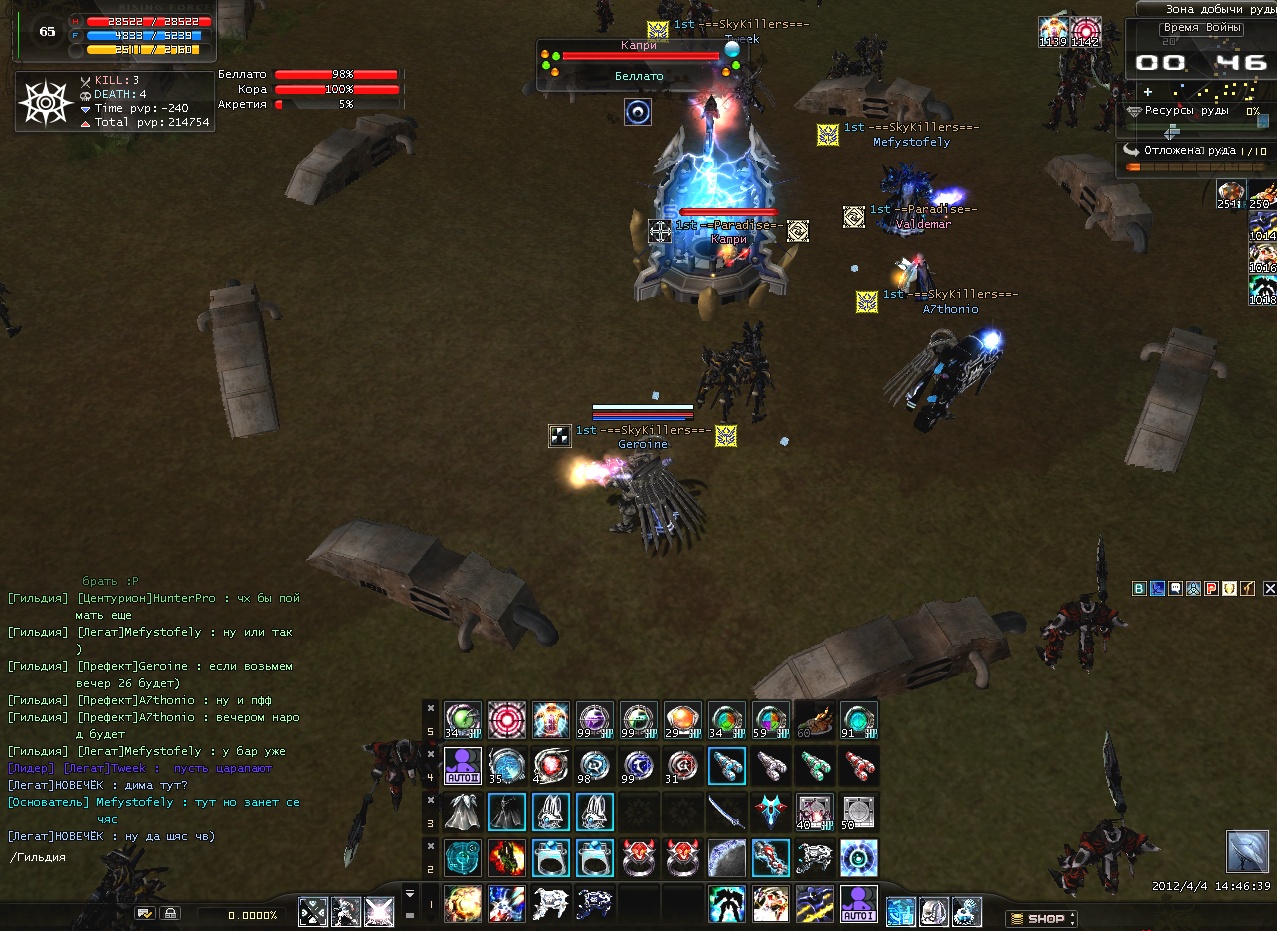The width and height of the screenshot is (1277, 931).
Task: Use the red bullseye target skill
Action: tap(507, 720)
